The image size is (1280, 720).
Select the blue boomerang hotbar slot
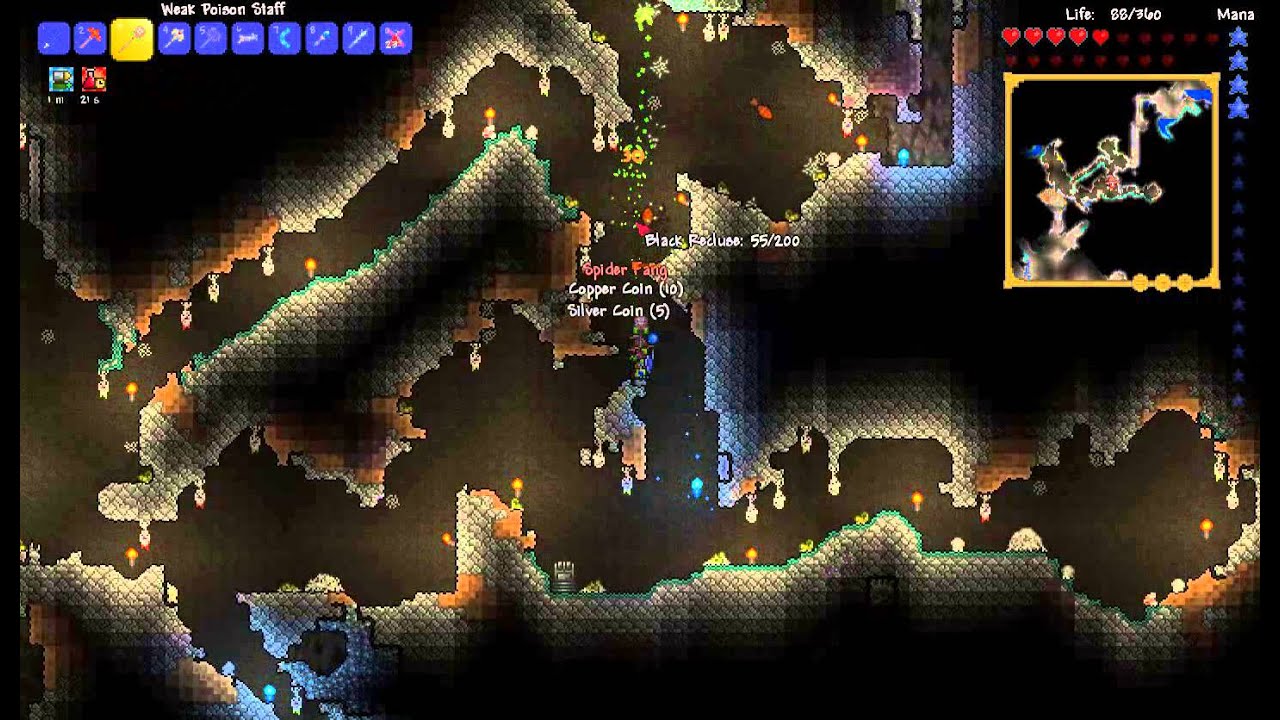coord(285,39)
